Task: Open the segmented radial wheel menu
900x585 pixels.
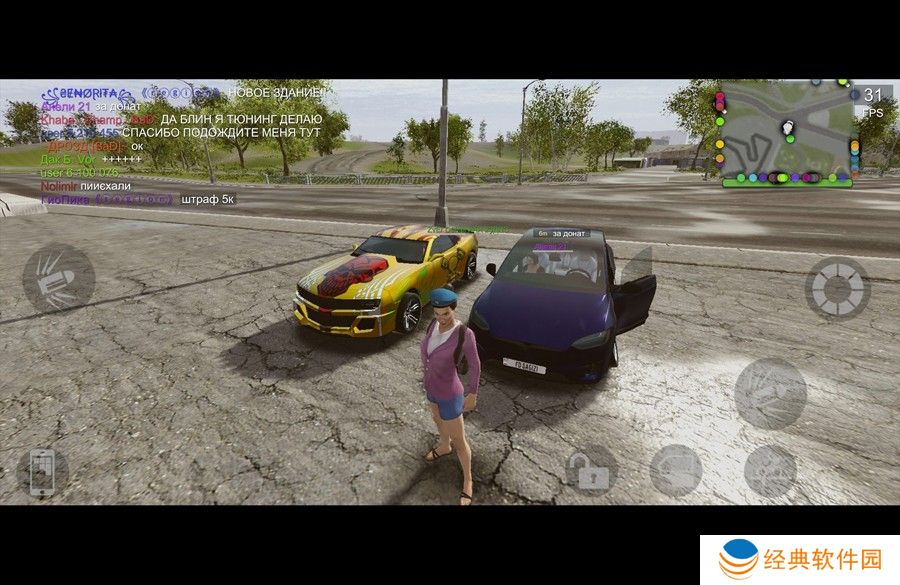Action: [837, 288]
